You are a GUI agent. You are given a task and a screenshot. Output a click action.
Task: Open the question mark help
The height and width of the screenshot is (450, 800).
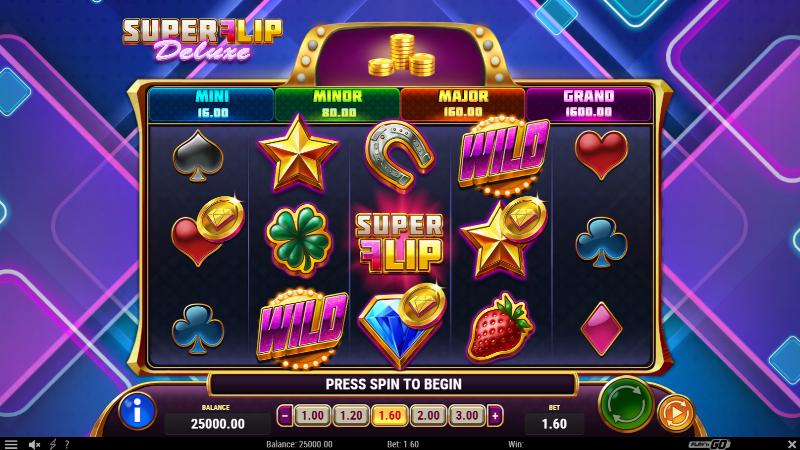pos(67,443)
